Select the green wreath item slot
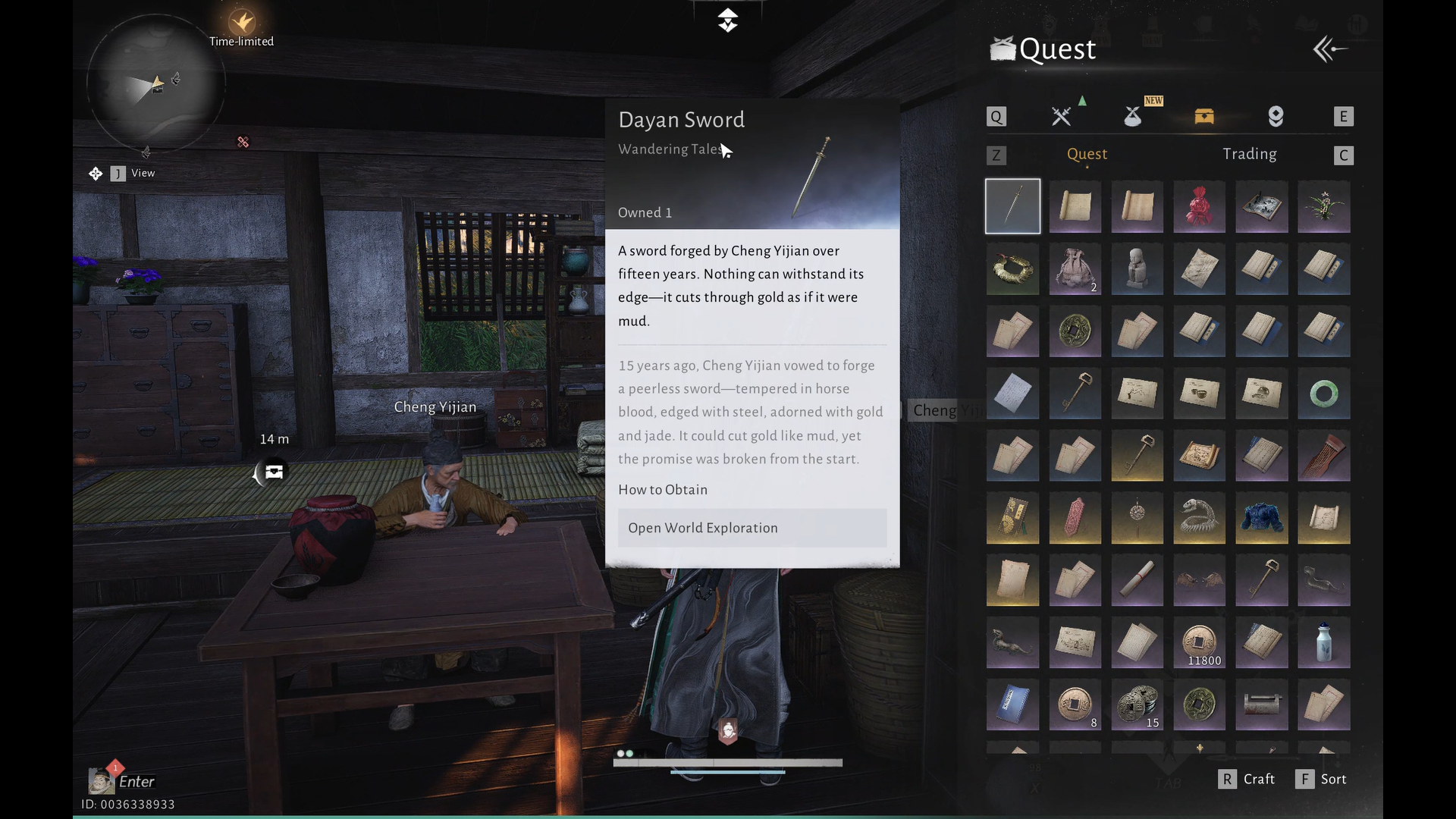The height and width of the screenshot is (819, 1456). point(1012,269)
